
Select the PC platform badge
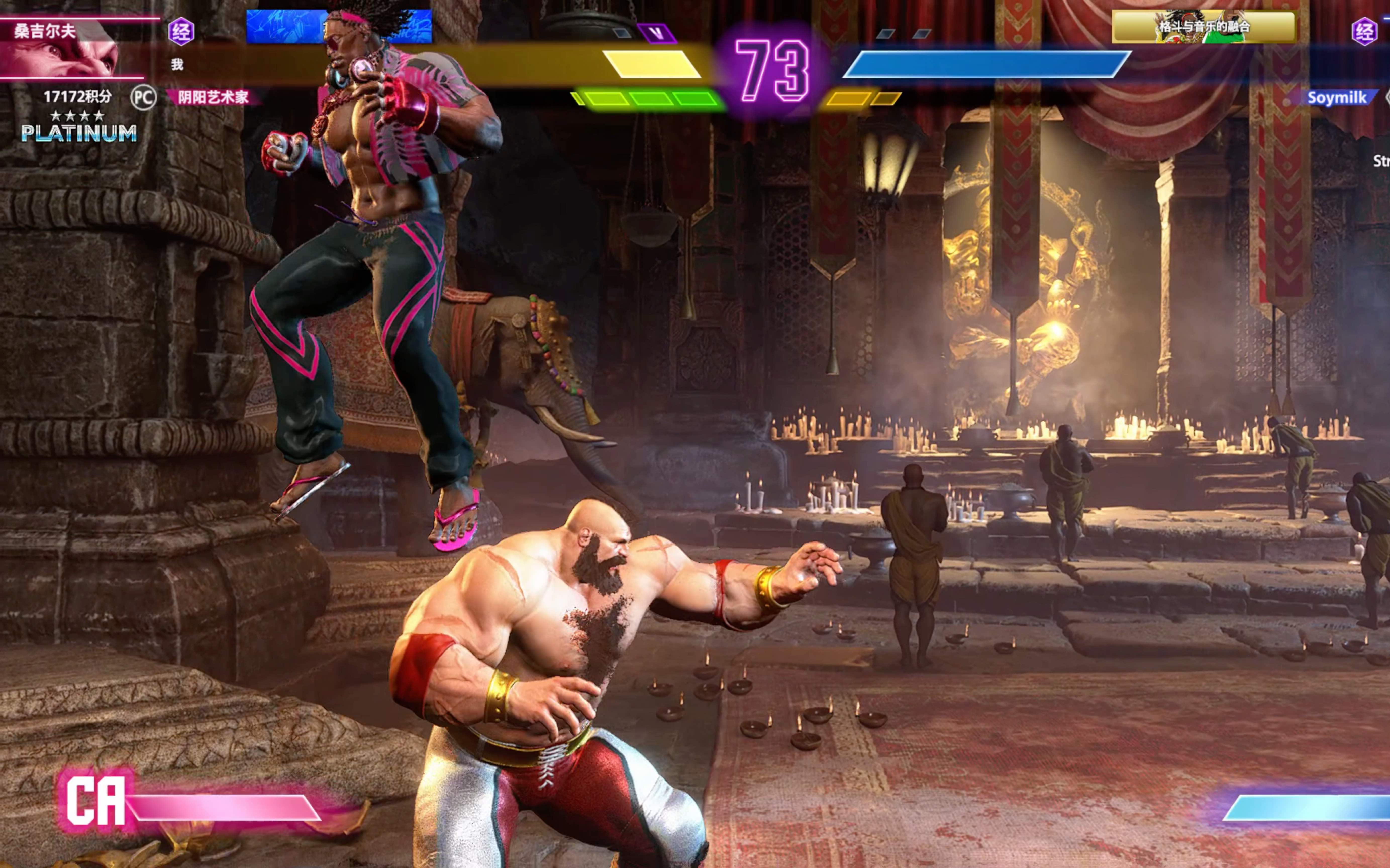(x=142, y=98)
